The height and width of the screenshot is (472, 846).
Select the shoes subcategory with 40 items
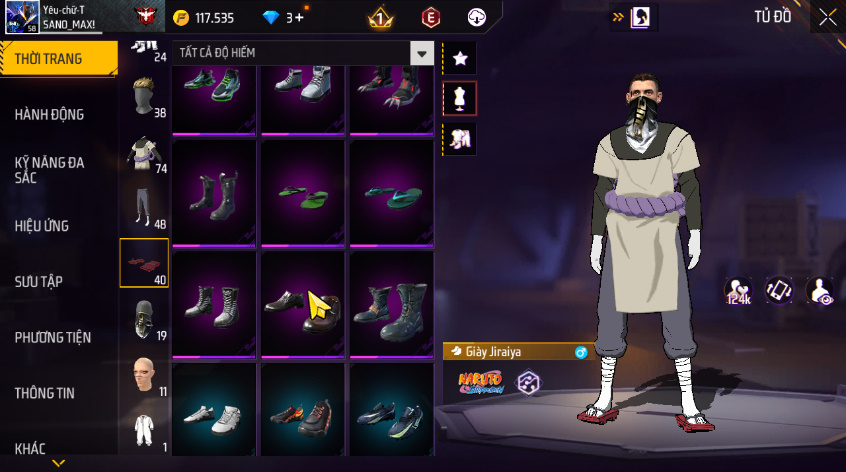pyautogui.click(x=144, y=262)
